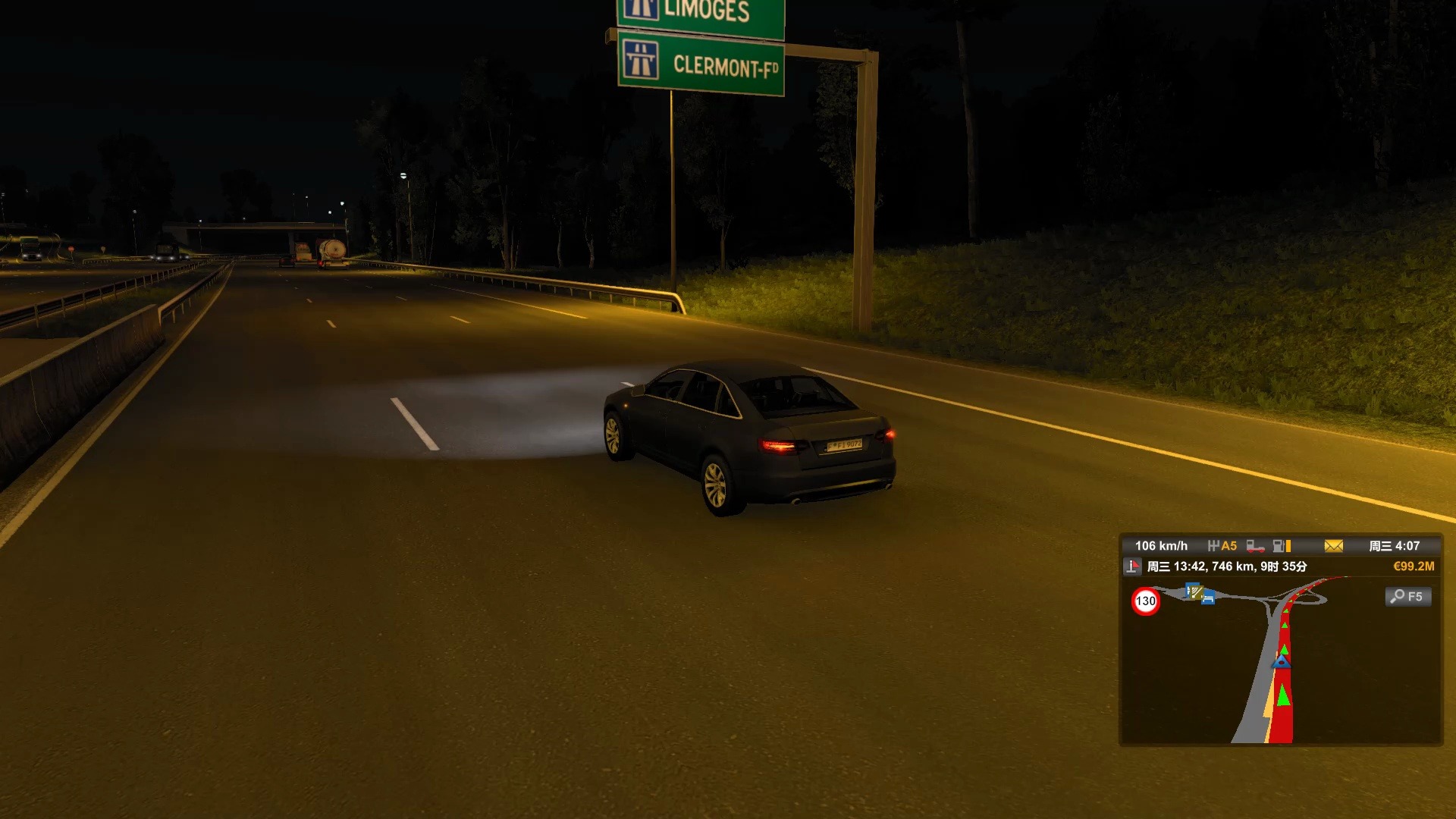Open the mail envelope notification
Image resolution: width=1456 pixels, height=819 pixels.
1333,546
